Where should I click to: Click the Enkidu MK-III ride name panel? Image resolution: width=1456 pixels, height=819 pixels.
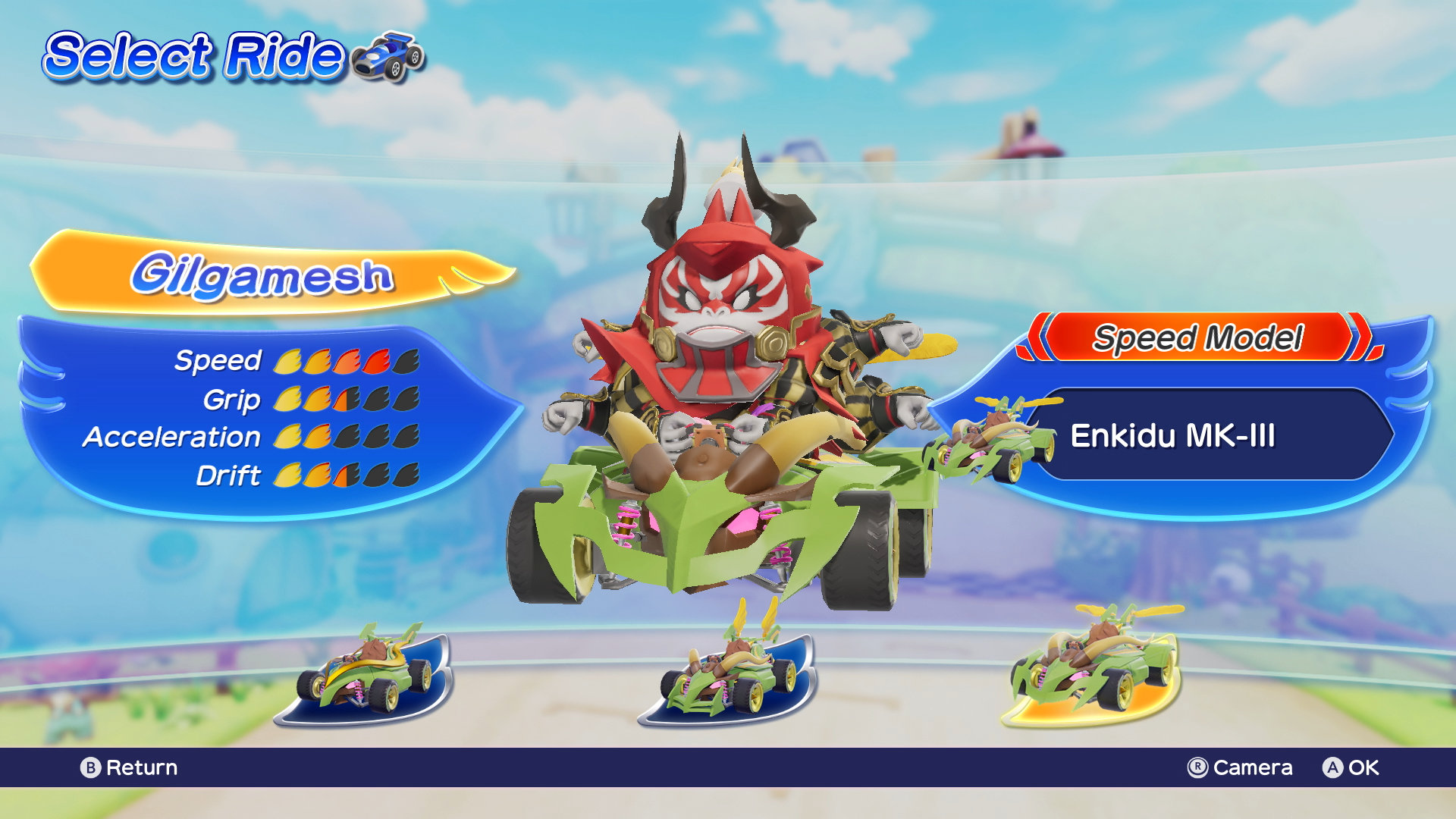1206,435
